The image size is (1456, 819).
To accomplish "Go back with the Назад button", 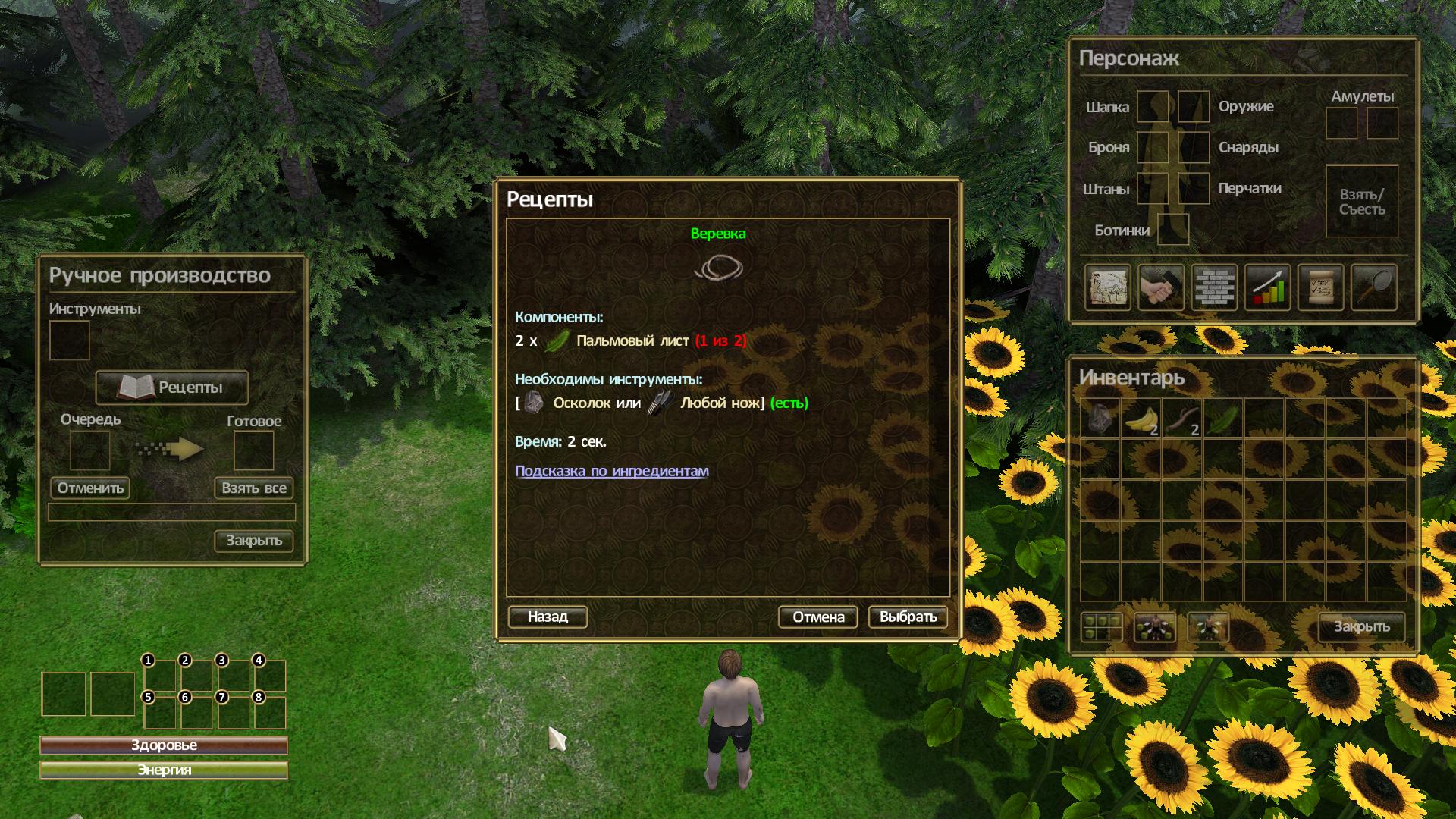I will point(547,617).
